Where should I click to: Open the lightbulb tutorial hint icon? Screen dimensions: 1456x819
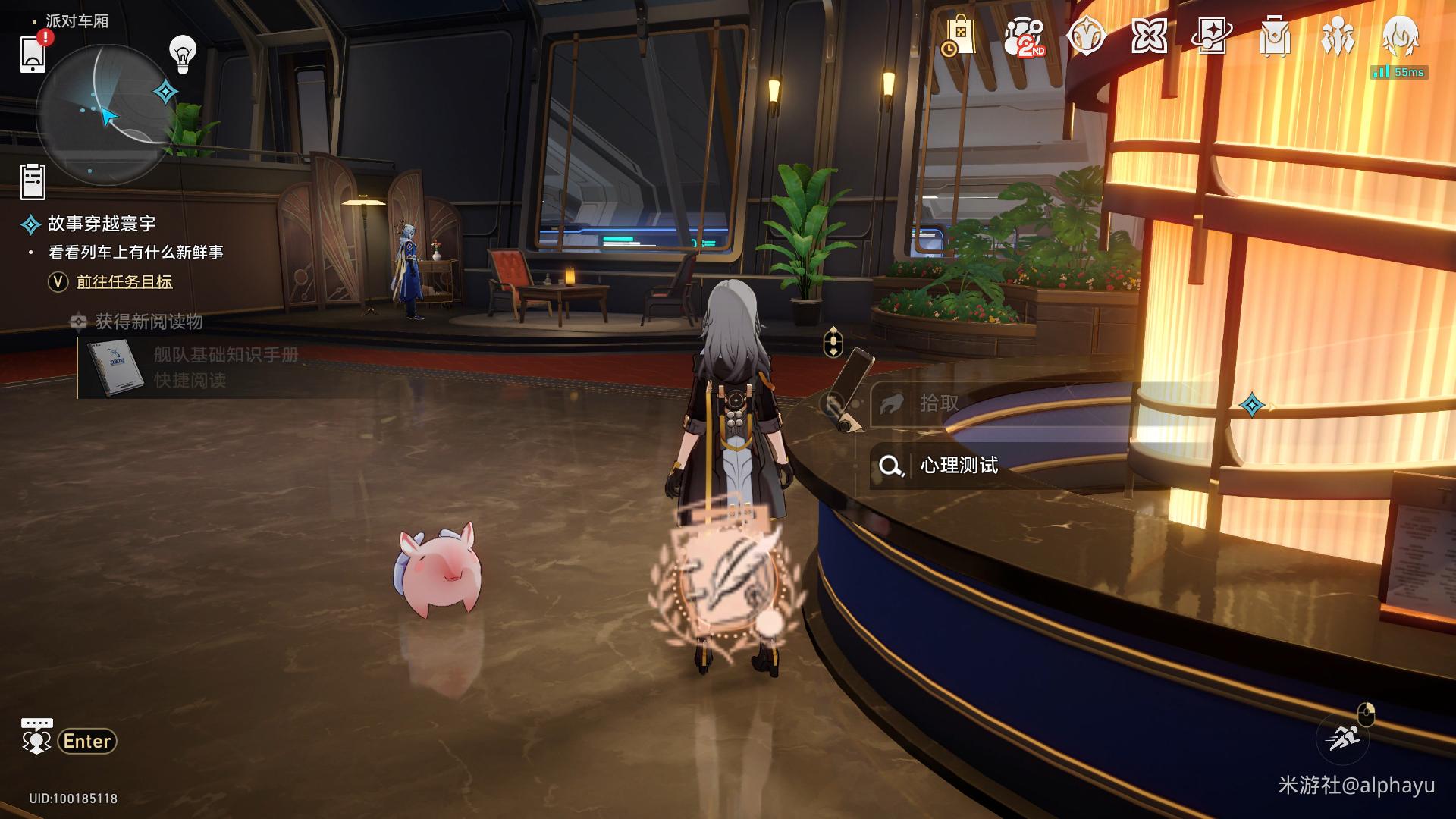coord(182,54)
